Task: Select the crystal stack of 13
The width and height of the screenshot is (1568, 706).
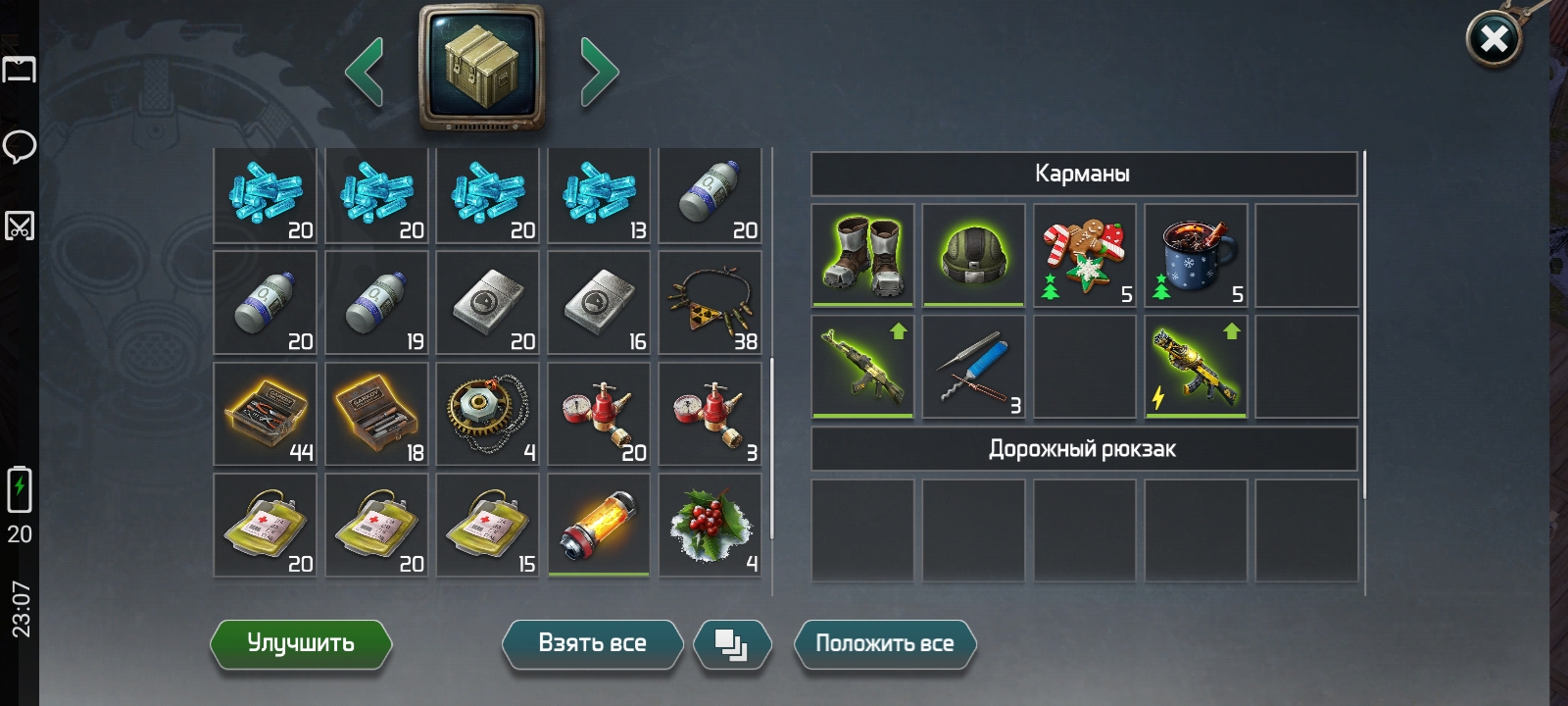Action: coord(599,195)
